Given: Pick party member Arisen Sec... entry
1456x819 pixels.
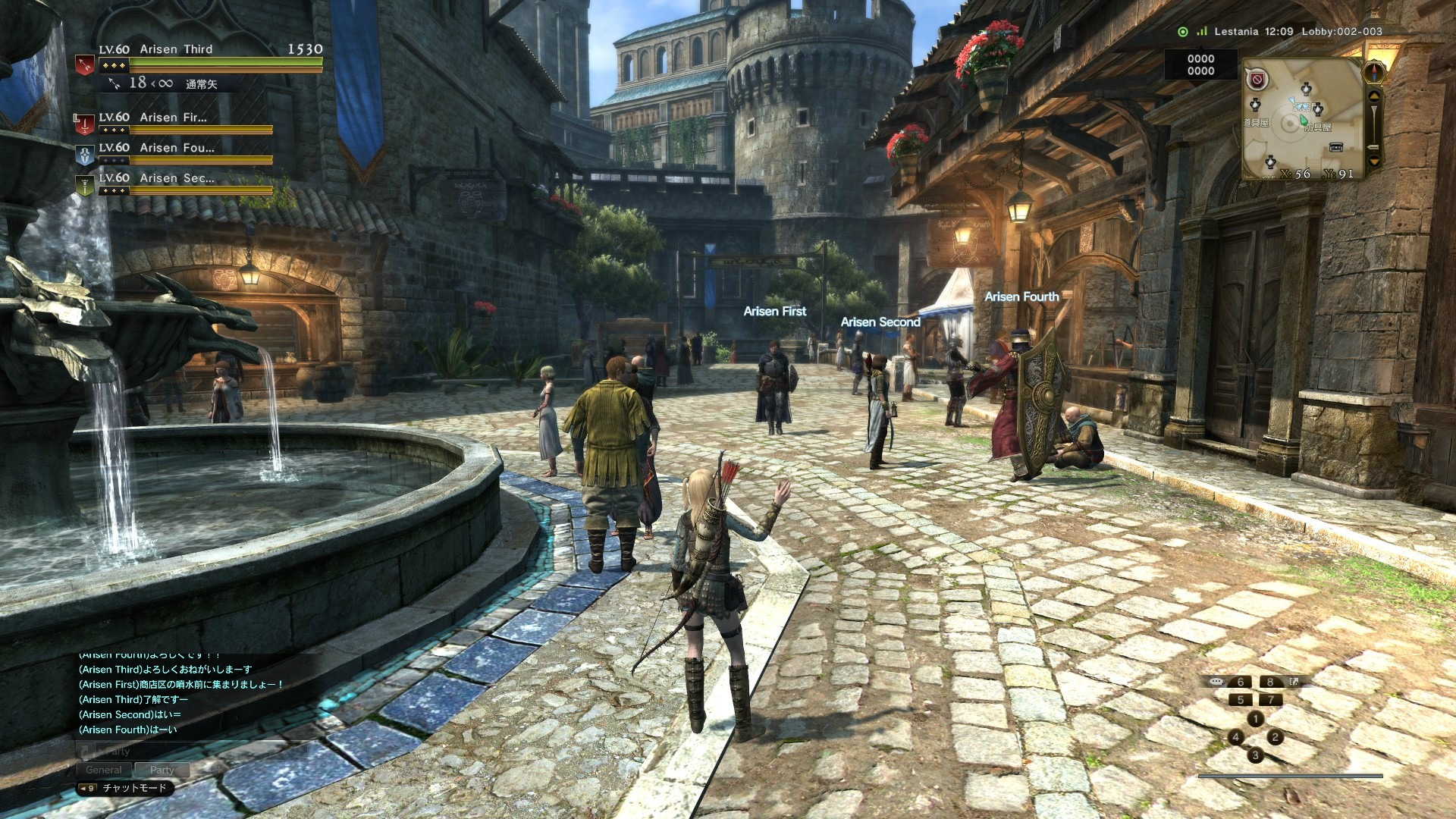Looking at the screenshot, I should click(x=174, y=181).
